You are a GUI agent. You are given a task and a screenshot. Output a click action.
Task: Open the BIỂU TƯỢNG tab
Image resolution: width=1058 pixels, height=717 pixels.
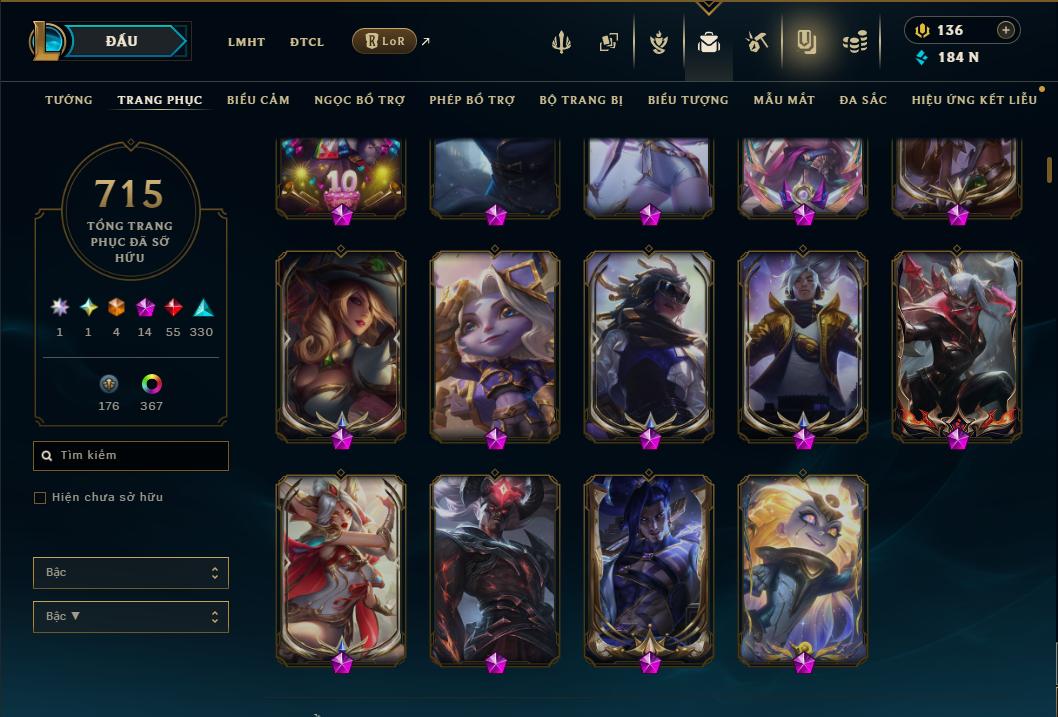pyautogui.click(x=688, y=100)
